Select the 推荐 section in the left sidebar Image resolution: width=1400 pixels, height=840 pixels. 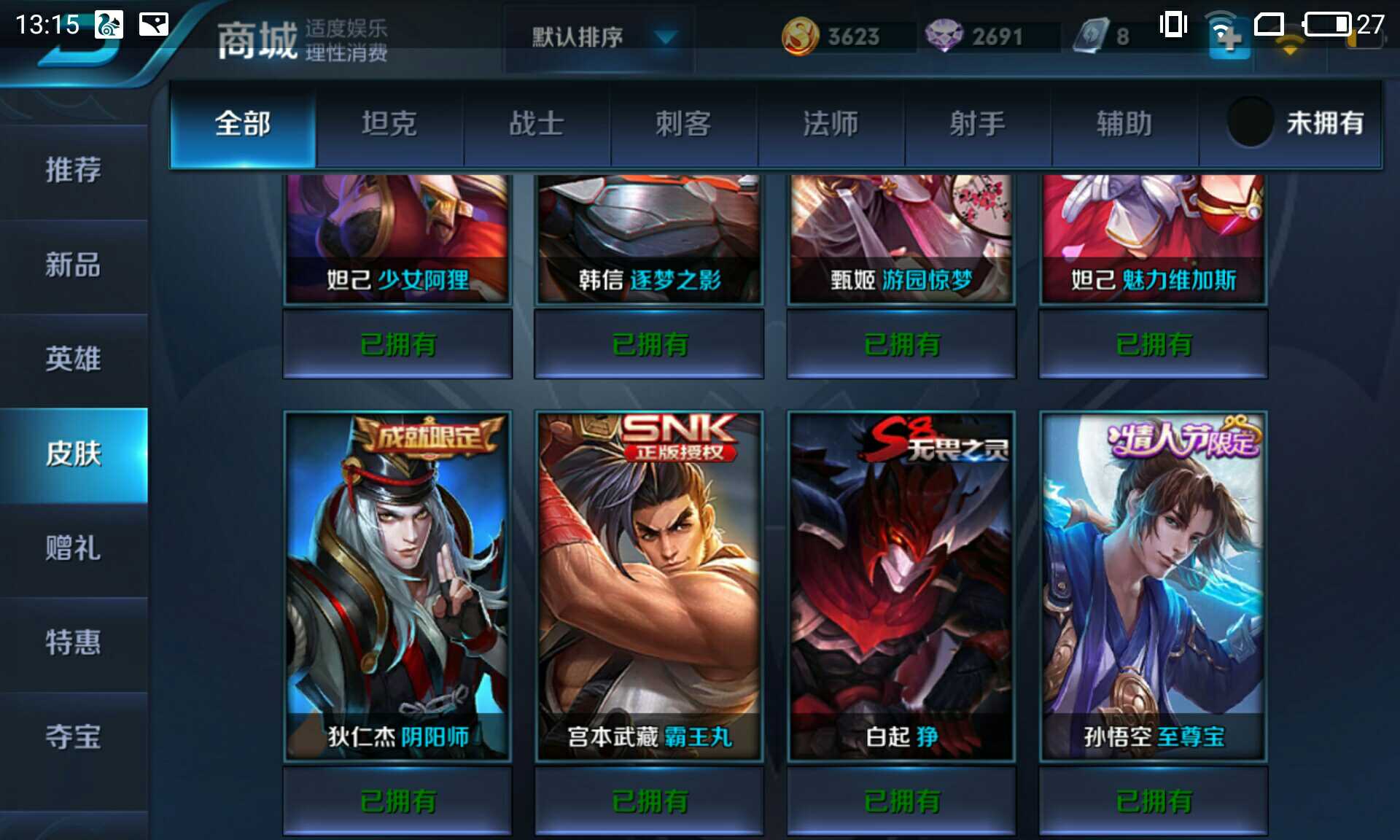(73, 171)
